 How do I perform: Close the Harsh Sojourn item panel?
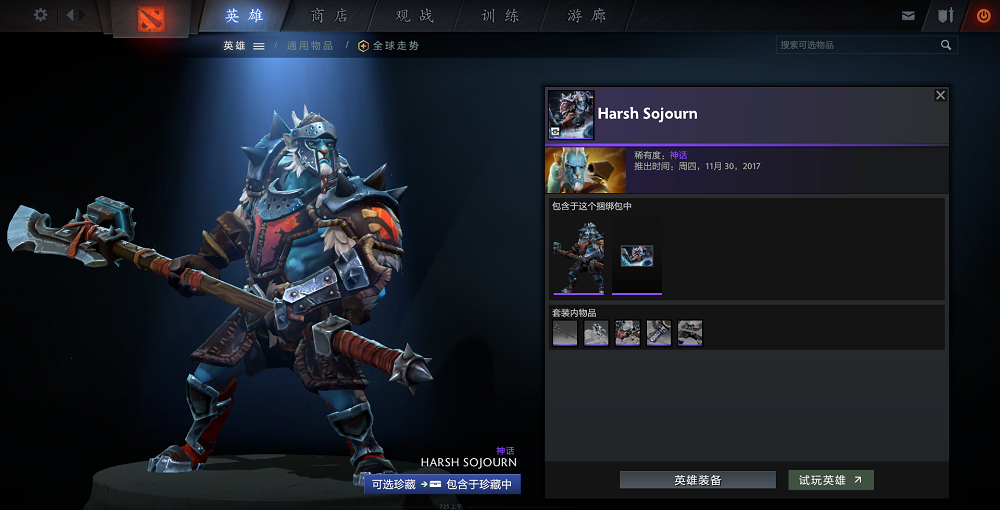click(x=940, y=95)
